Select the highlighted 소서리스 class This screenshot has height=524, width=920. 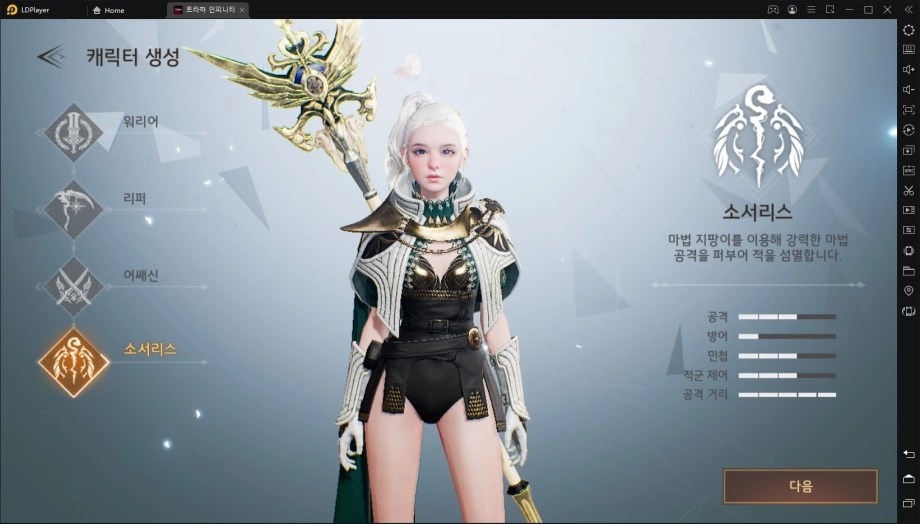(73, 361)
